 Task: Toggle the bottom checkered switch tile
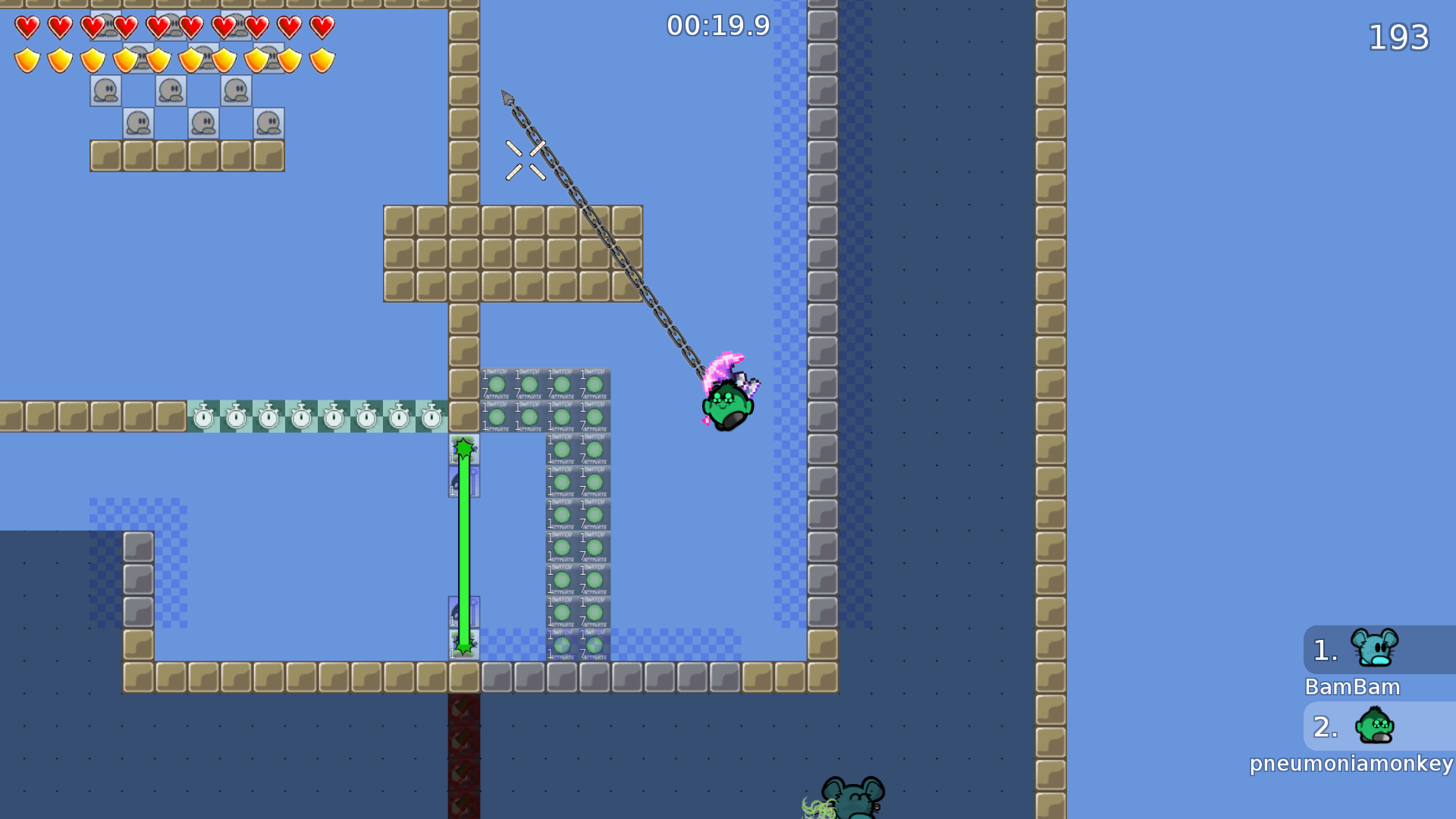561,645
